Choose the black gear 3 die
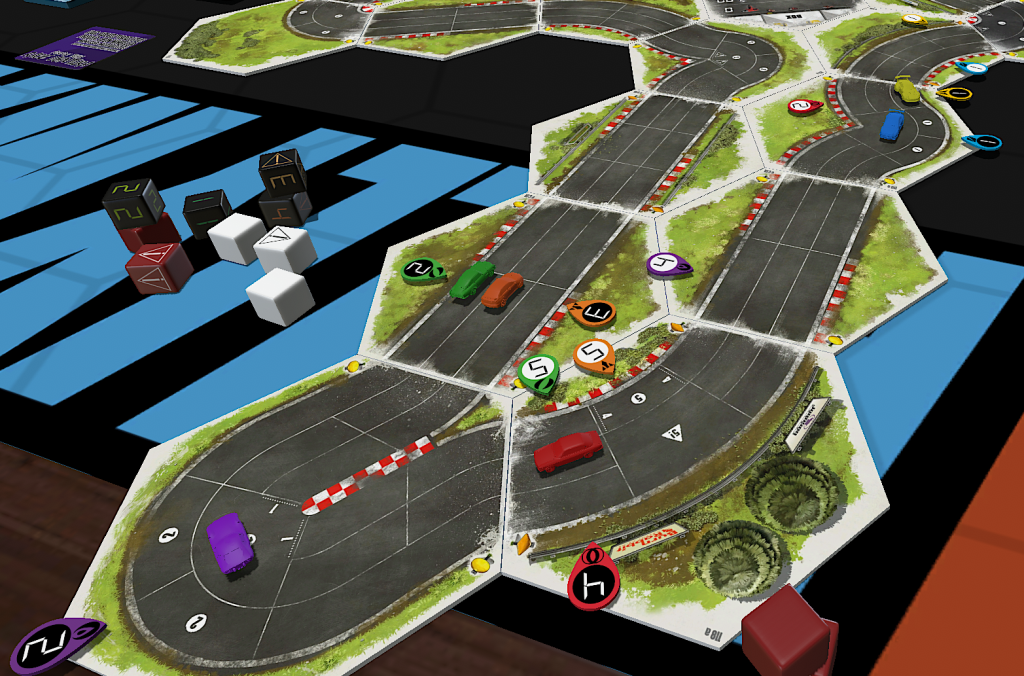The height and width of the screenshot is (676, 1024). [x=282, y=172]
